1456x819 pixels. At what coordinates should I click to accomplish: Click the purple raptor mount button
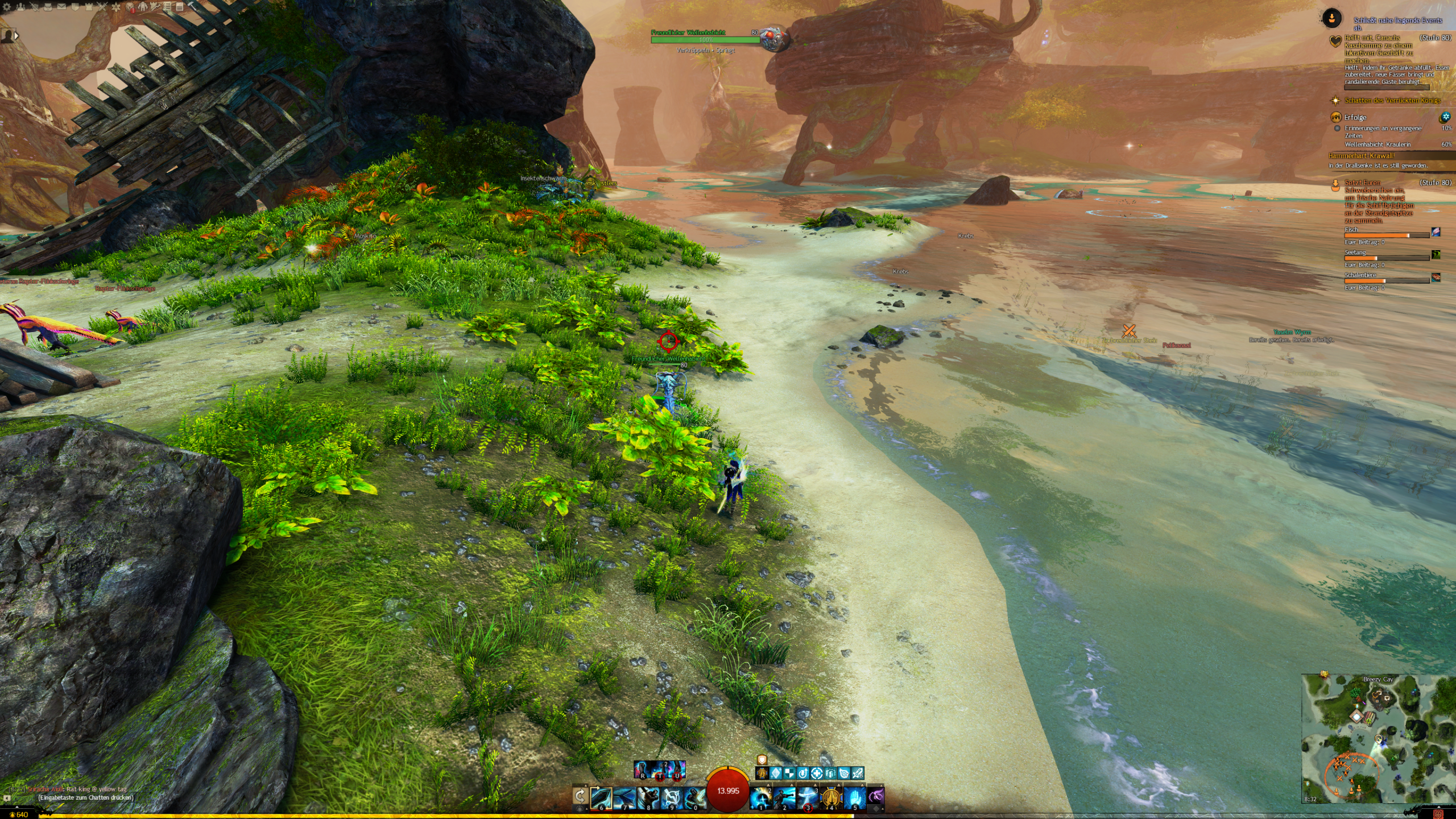pyautogui.click(x=876, y=796)
